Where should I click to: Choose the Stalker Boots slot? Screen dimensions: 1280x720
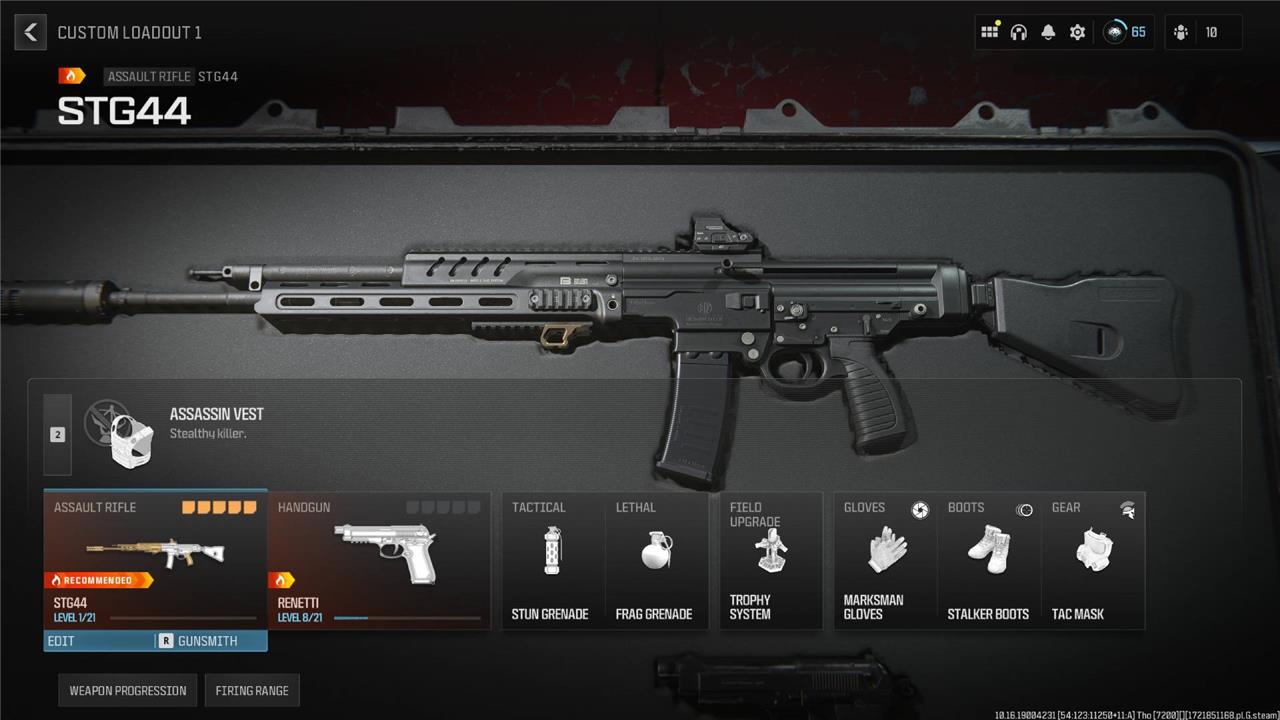pyautogui.click(x=989, y=560)
